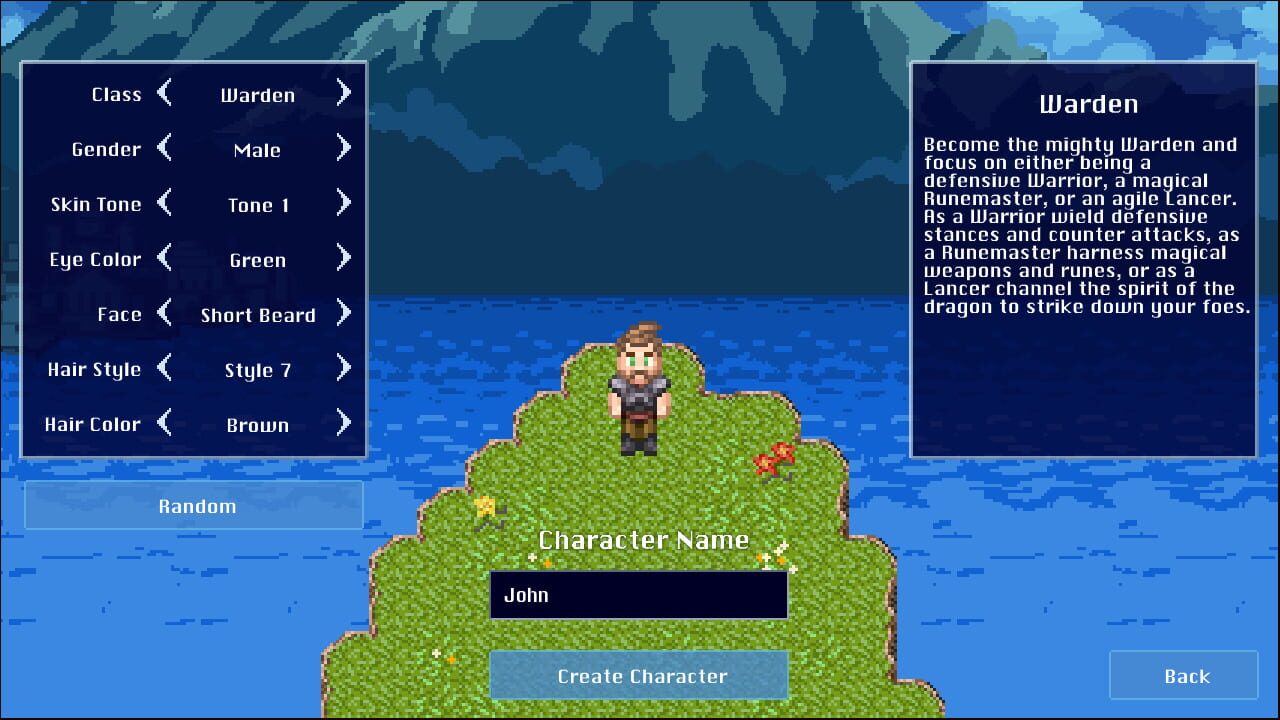Cycle Skin Tone forward with right arrow
This screenshot has height=720, width=1280.
343,204
